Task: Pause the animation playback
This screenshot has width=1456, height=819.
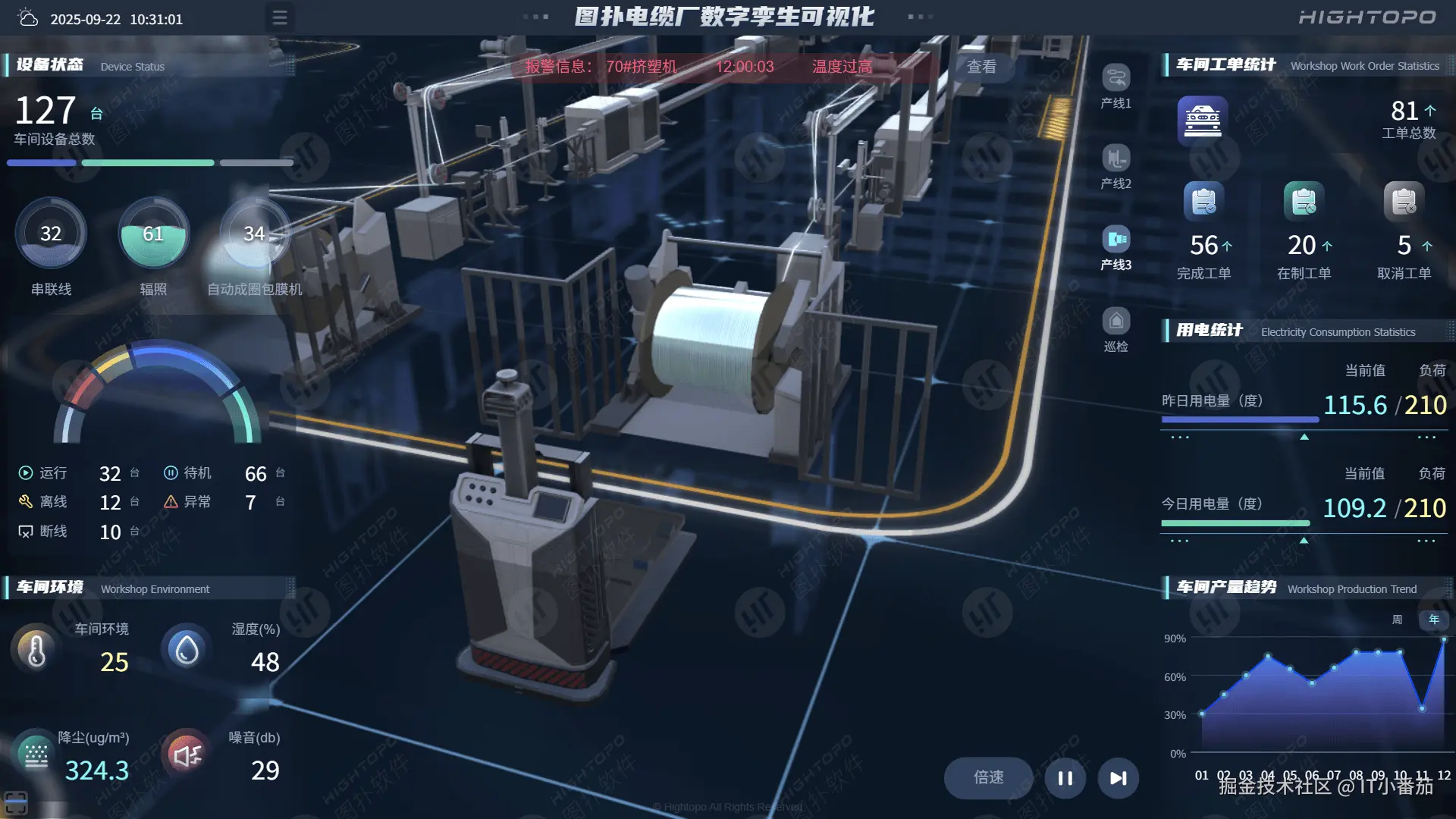Action: coord(1064,778)
